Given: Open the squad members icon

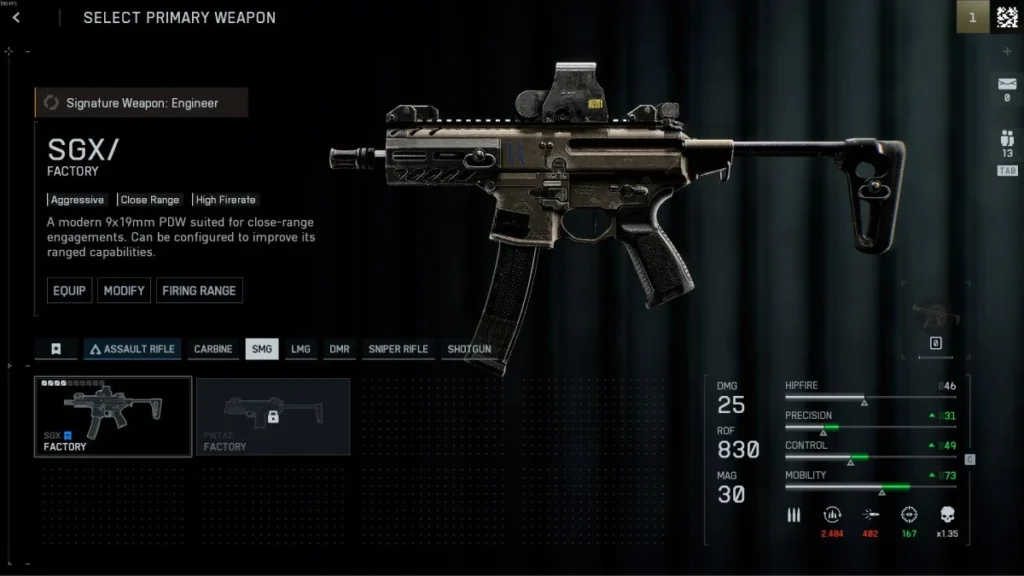Looking at the screenshot, I should [x=1006, y=139].
